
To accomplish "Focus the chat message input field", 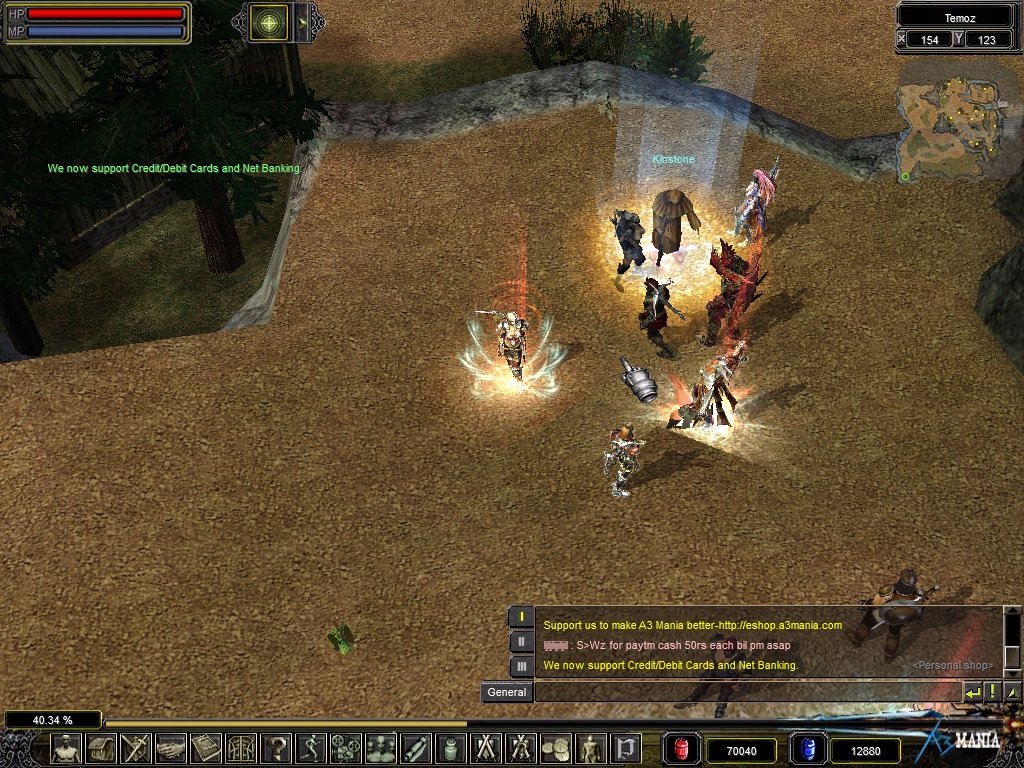I will coord(745,692).
